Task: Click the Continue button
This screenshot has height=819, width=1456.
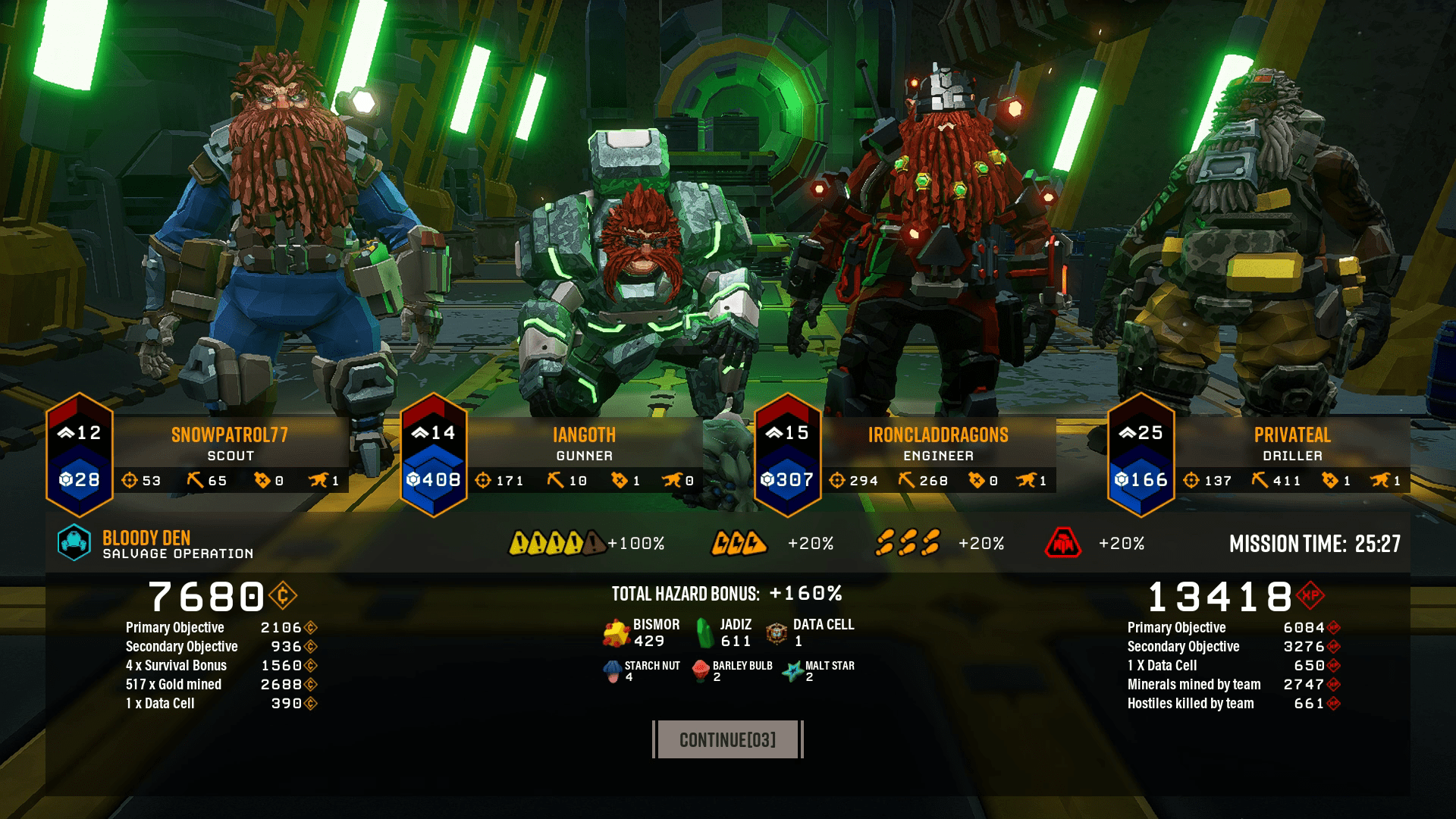Action: 727,739
